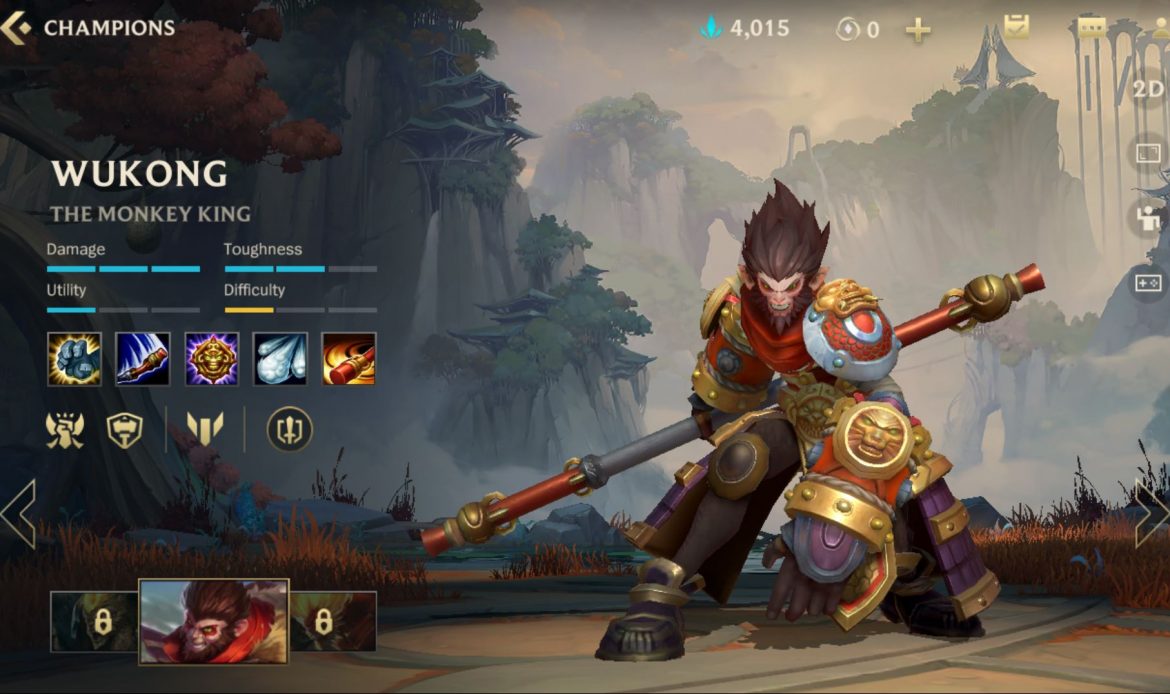Add currency with the gold plus button
The height and width of the screenshot is (694, 1170).
point(918,30)
